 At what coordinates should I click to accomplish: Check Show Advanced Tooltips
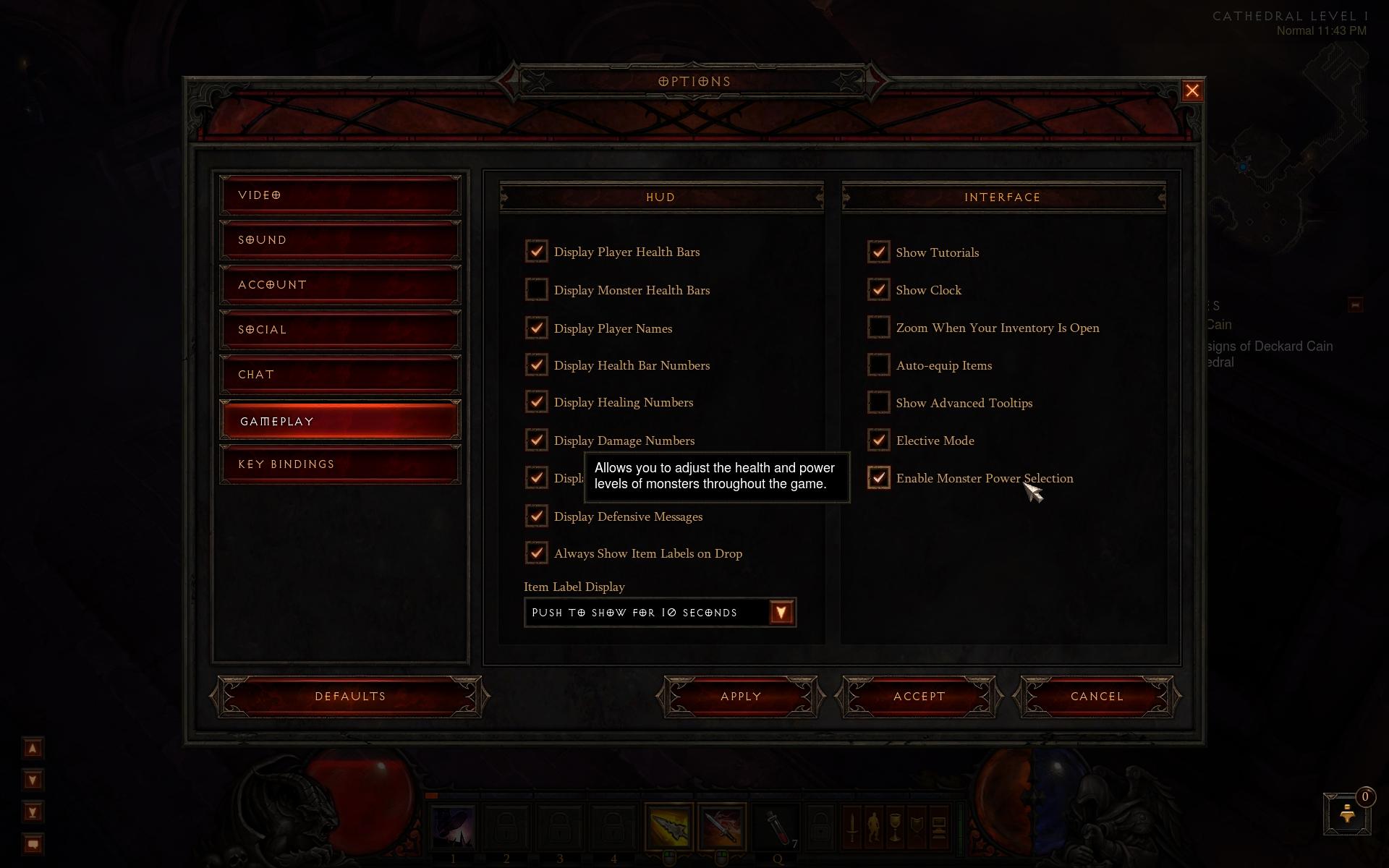[878, 402]
